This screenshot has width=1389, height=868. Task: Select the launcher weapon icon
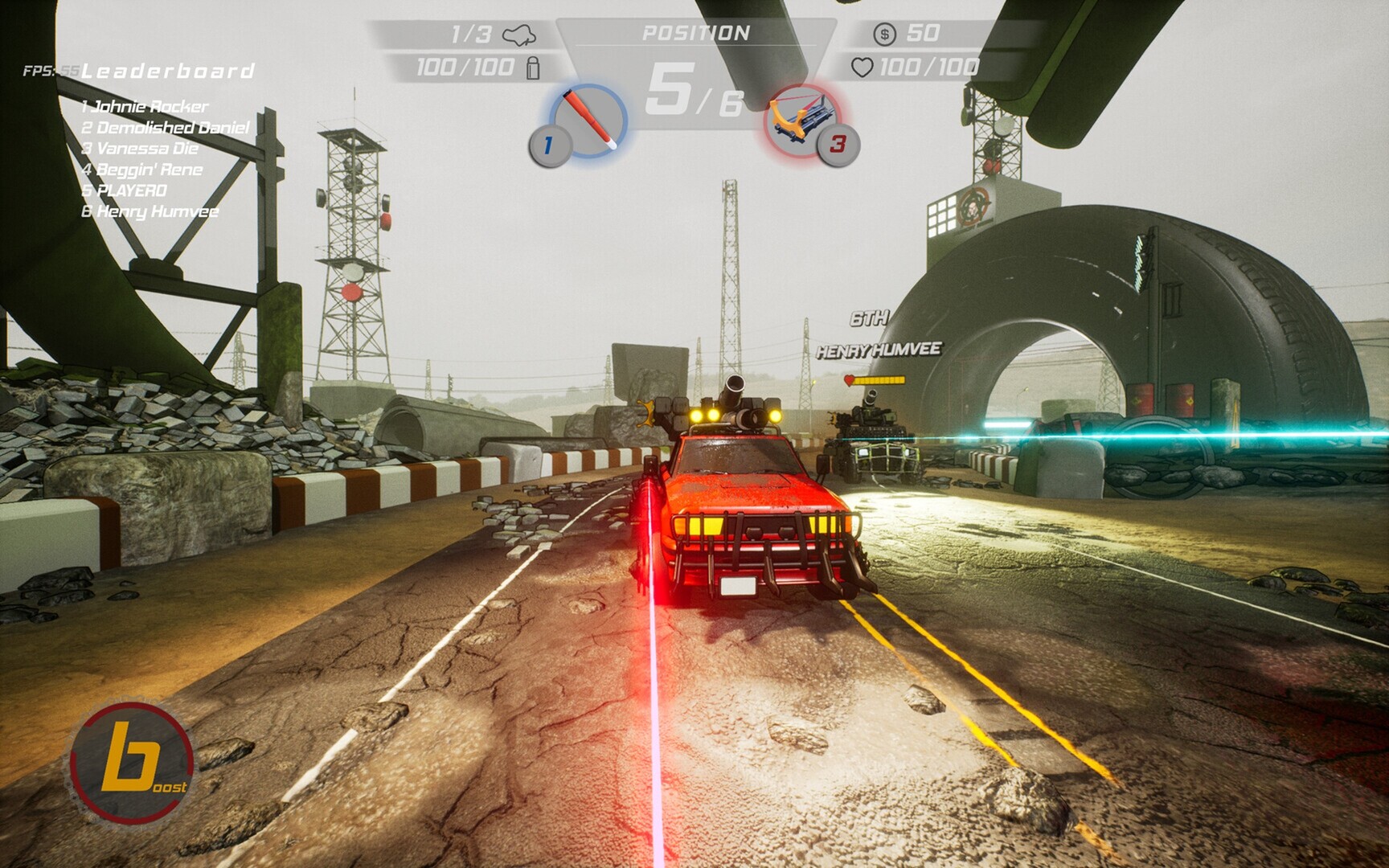tap(801, 121)
